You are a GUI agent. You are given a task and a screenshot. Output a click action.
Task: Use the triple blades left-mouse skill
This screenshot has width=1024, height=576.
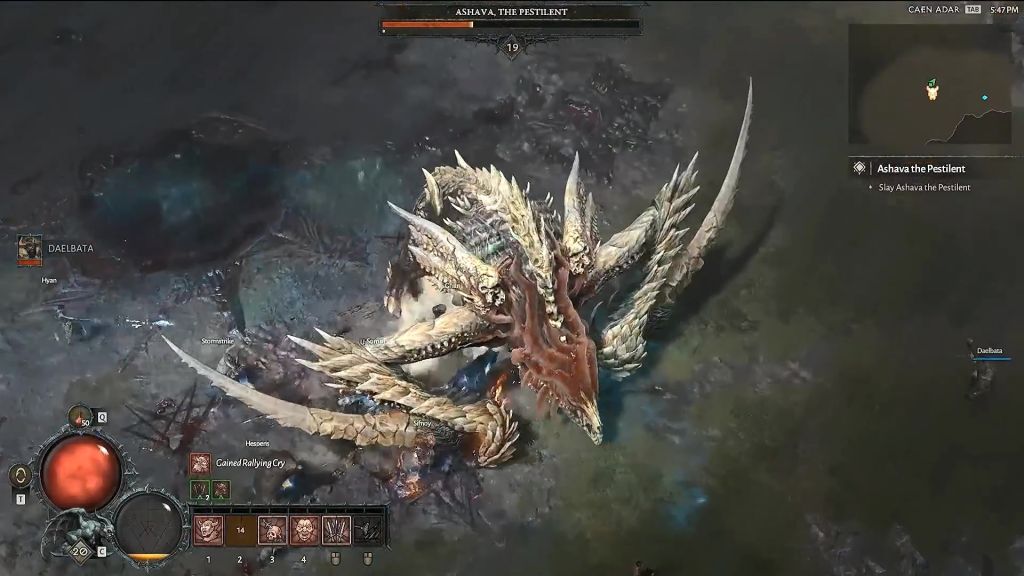point(336,530)
